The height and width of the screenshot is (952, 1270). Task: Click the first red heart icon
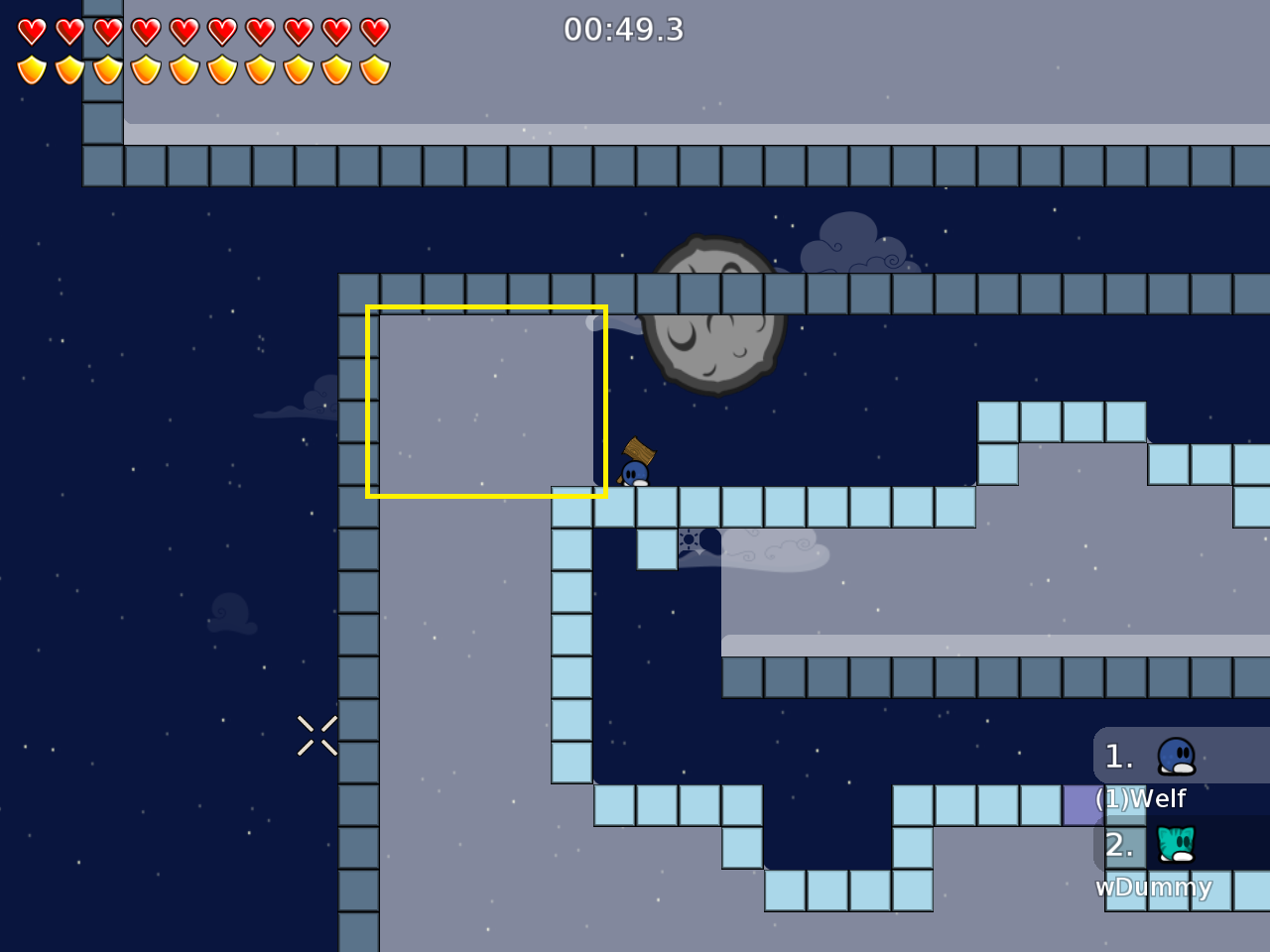(x=33, y=31)
